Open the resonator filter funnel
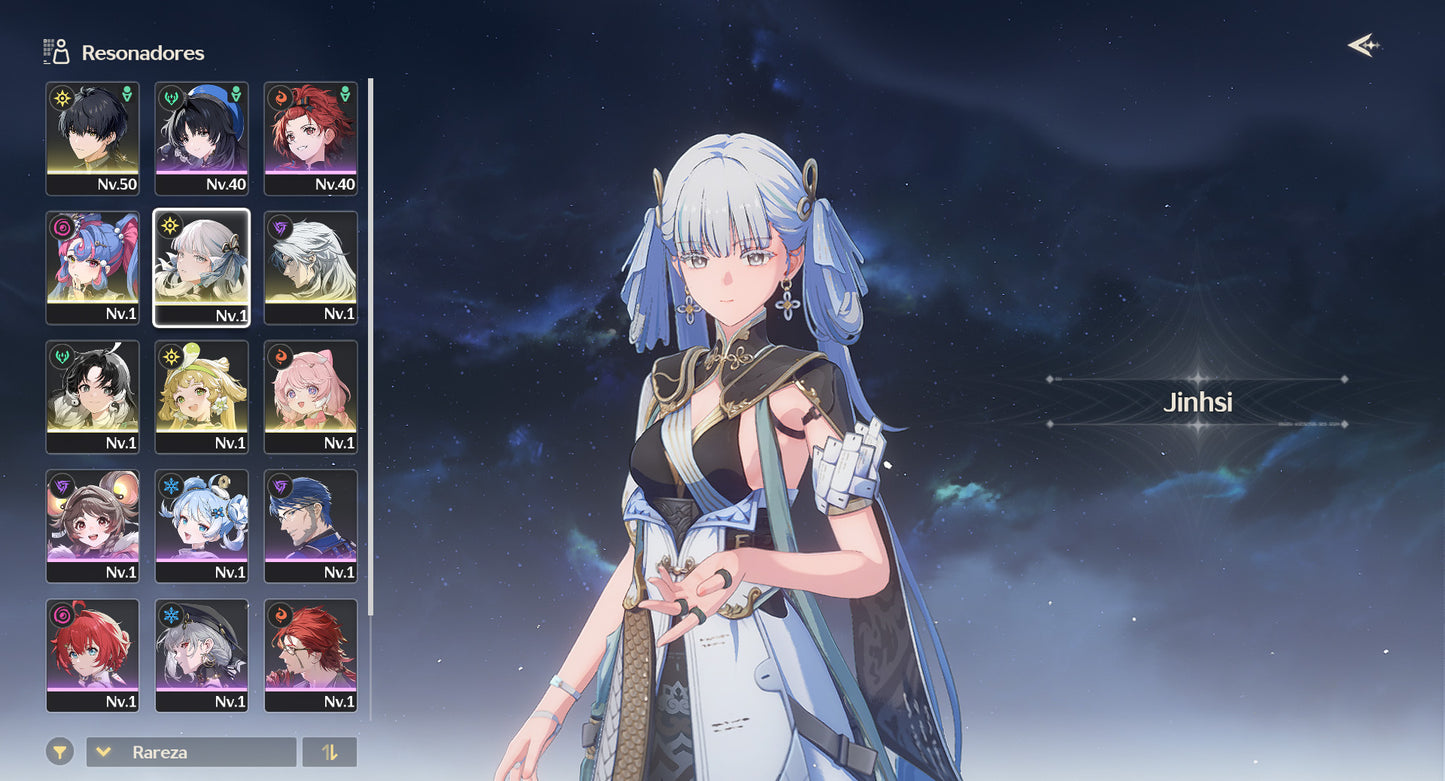Viewport: 1445px width, 781px height. [60, 752]
